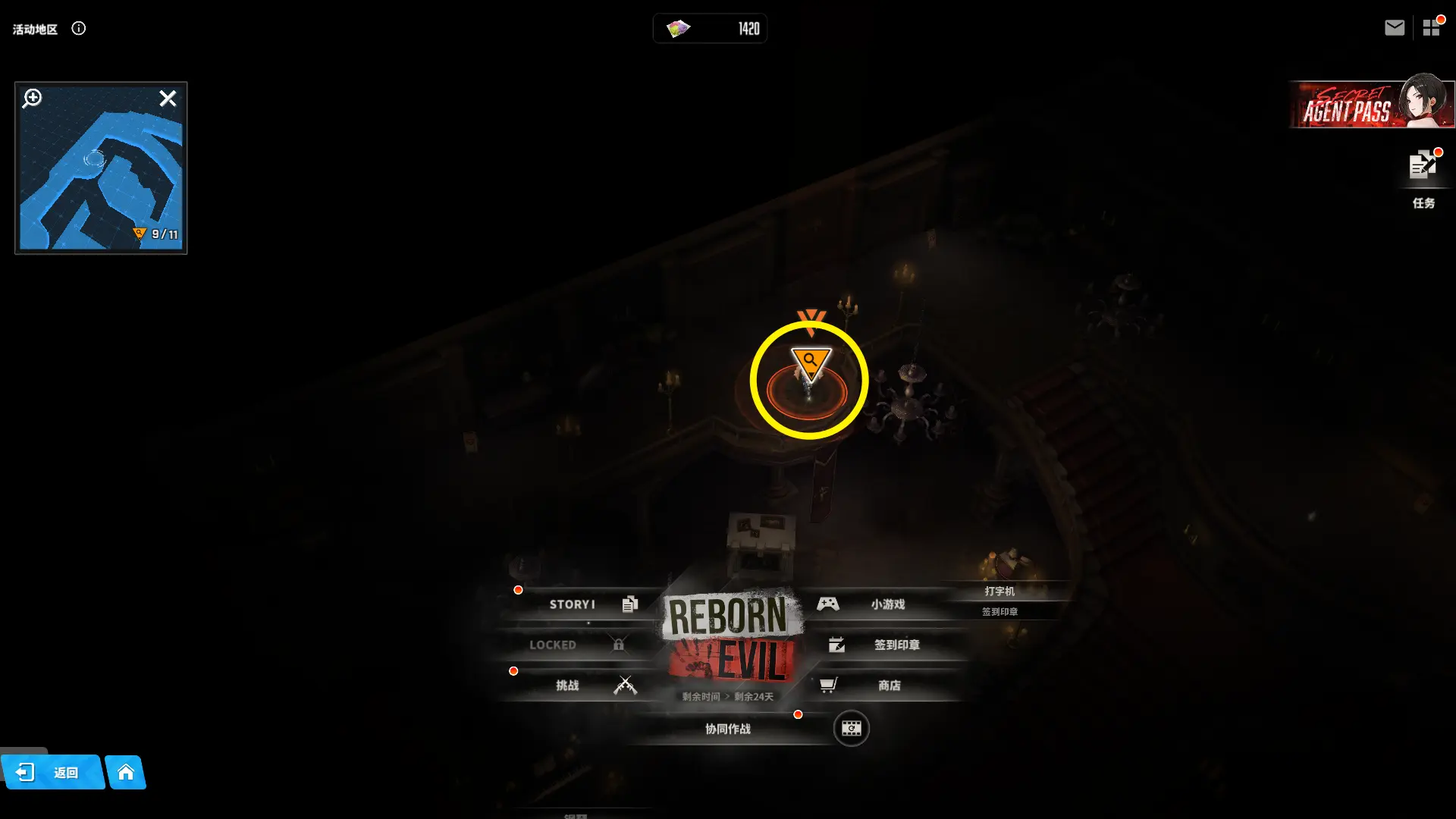Click the film replay round icon
The height and width of the screenshot is (819, 1456).
click(x=851, y=729)
